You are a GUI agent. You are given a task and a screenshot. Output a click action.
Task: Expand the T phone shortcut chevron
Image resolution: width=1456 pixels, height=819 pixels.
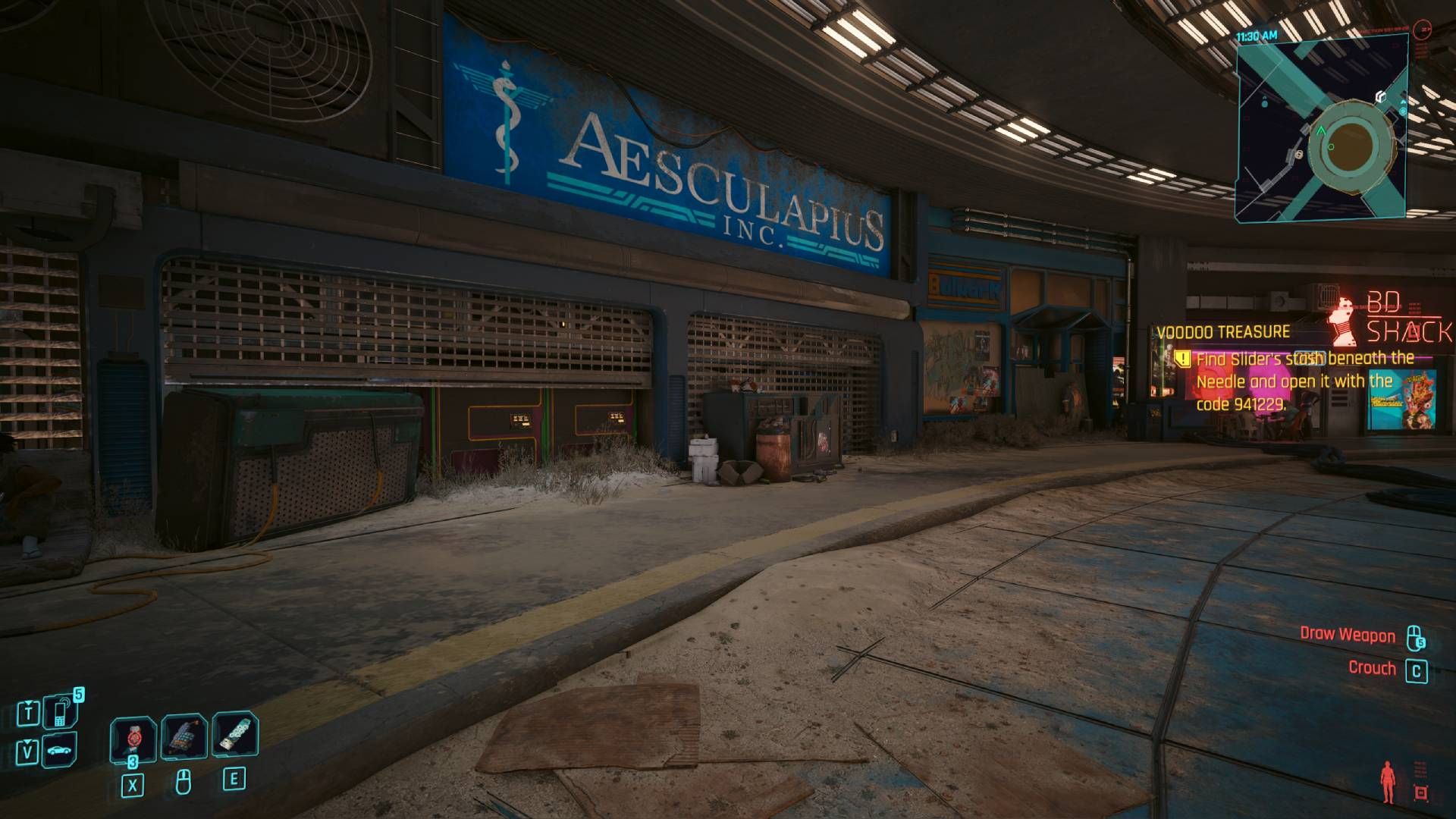click(28, 702)
